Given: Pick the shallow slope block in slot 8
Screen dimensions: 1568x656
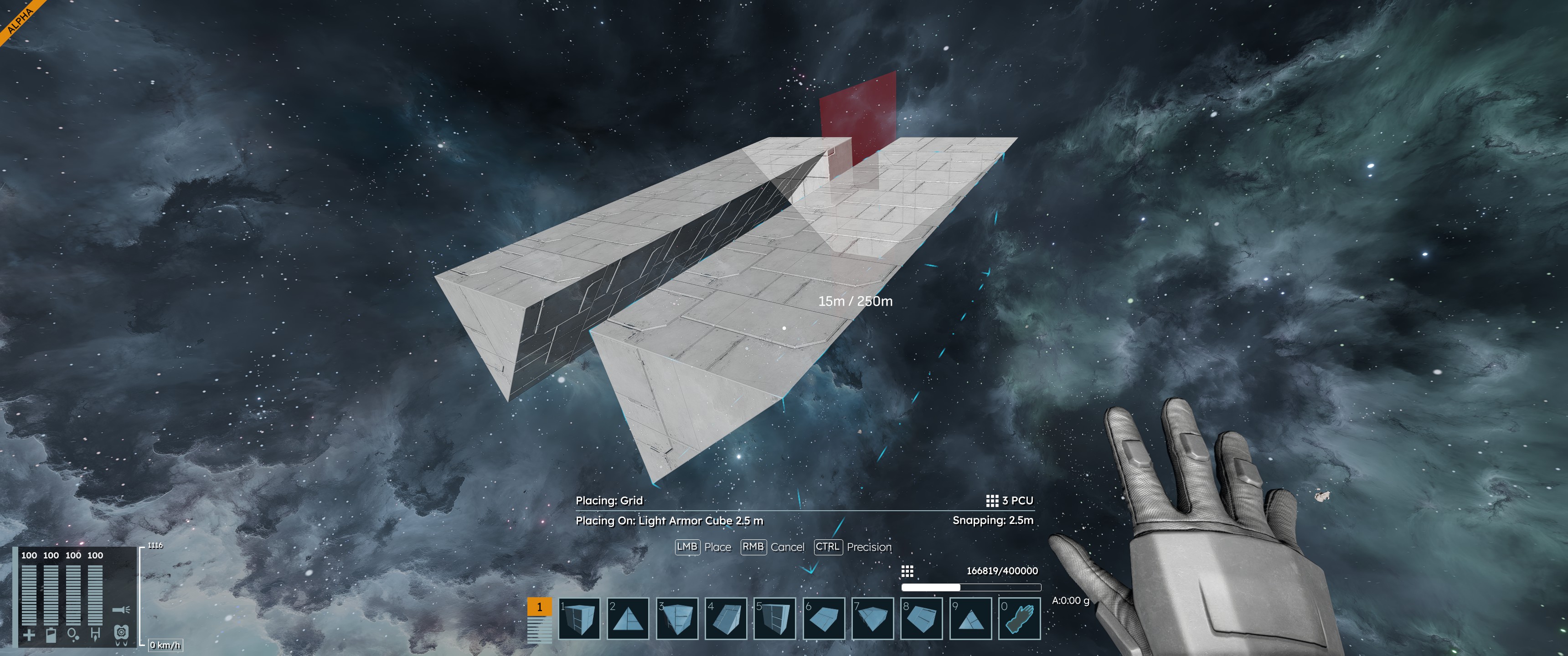Looking at the screenshot, I should pyautogui.click(x=922, y=618).
